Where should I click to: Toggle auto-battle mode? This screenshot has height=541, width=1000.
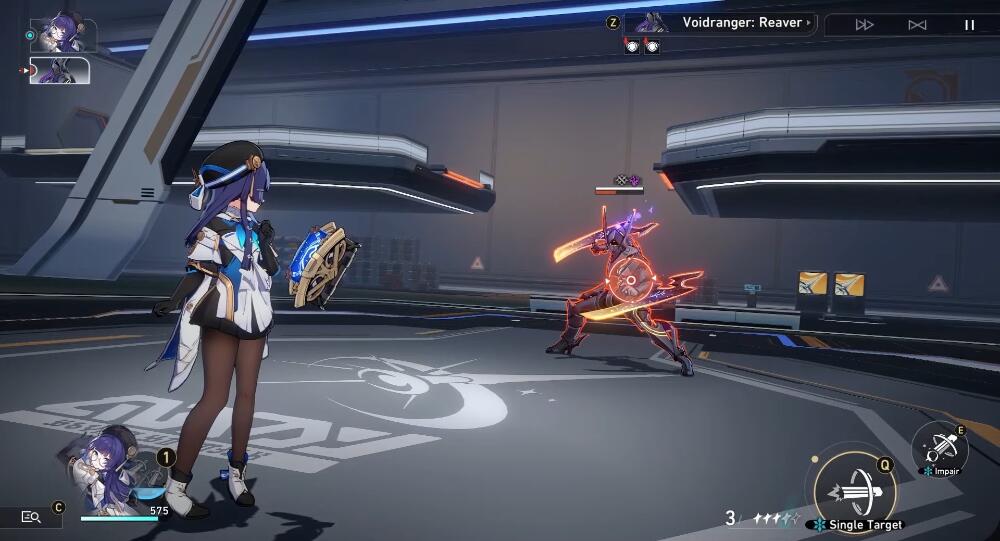(x=917, y=25)
